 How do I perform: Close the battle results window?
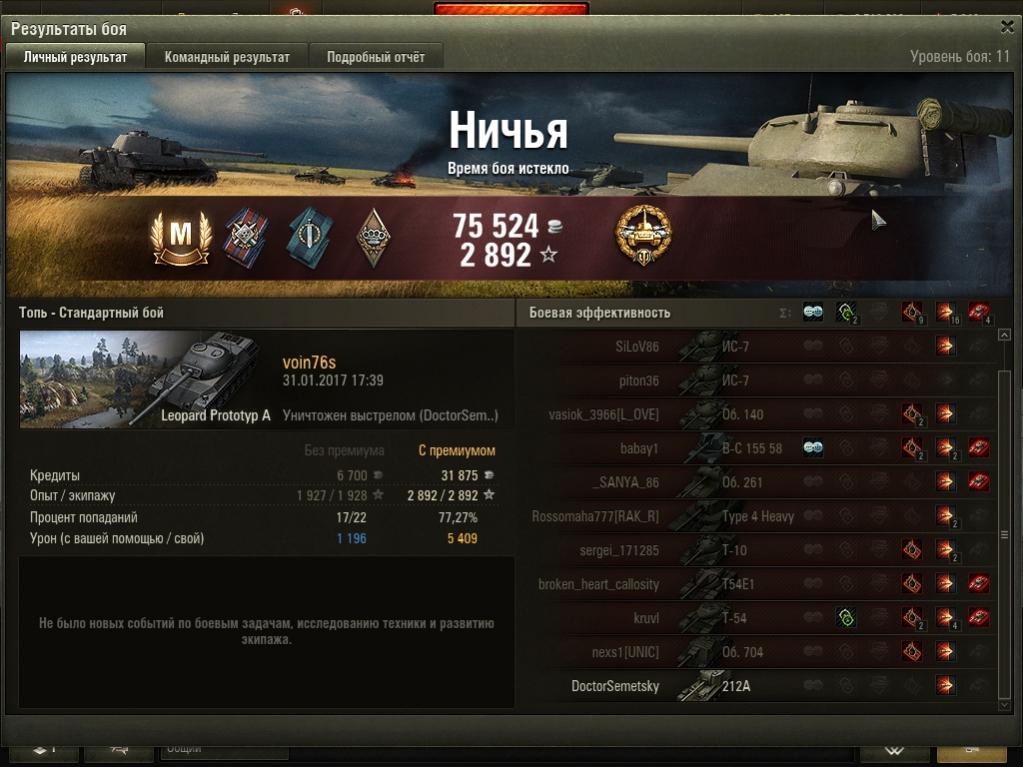tap(1006, 28)
